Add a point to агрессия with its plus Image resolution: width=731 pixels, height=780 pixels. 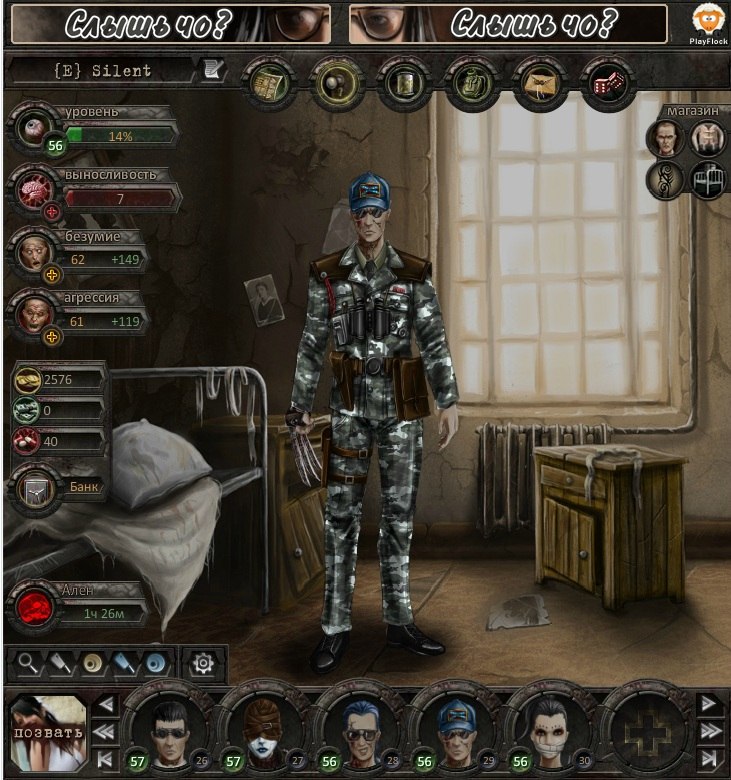pyautogui.click(x=52, y=337)
